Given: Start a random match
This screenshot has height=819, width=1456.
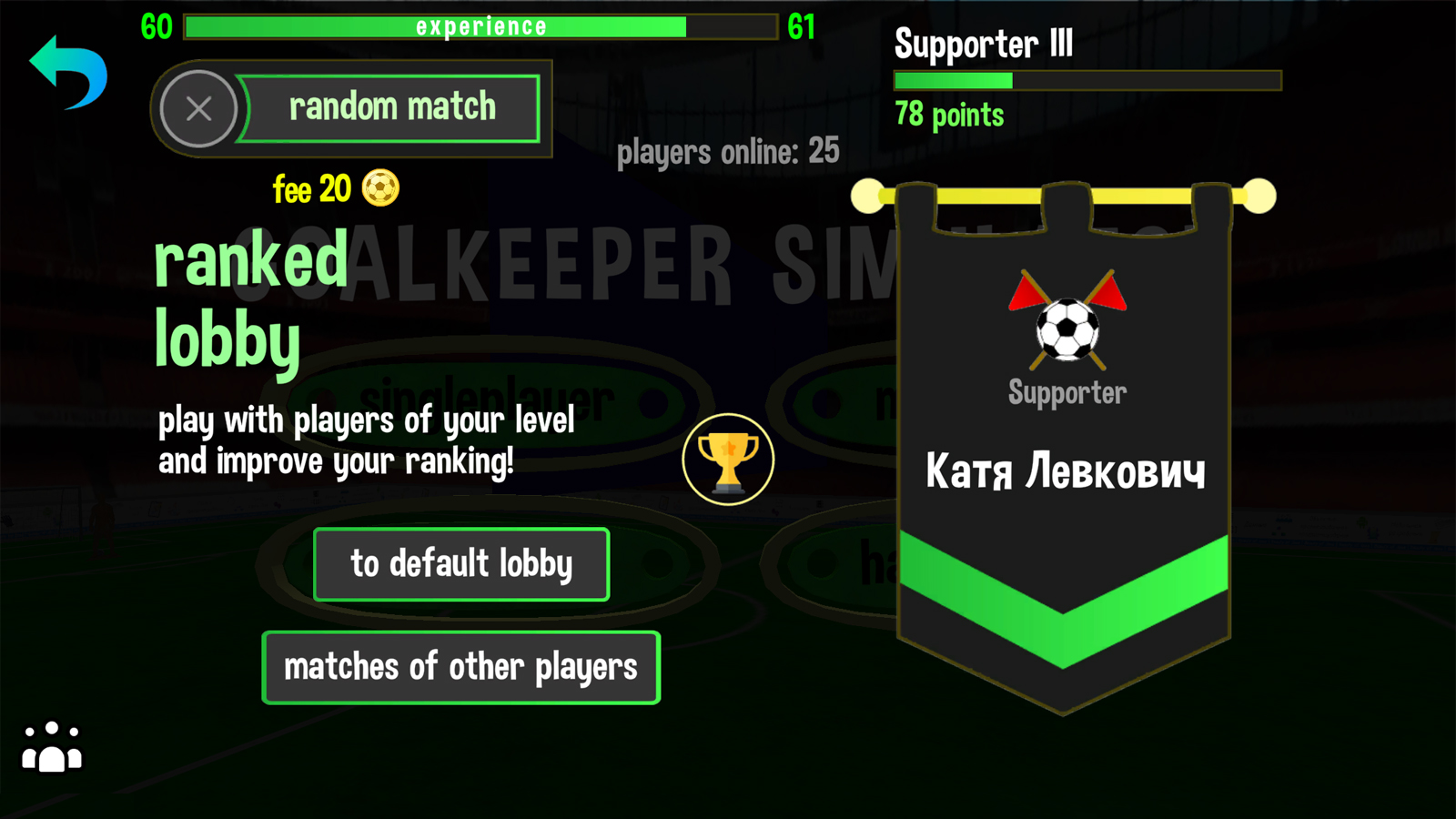Looking at the screenshot, I should 391,106.
